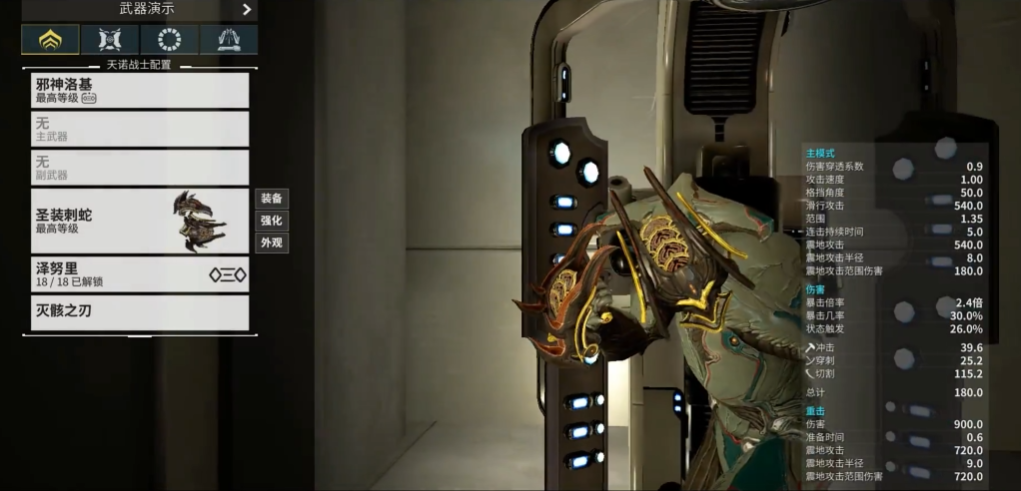Open the 强化 upgrade menu
1021x491 pixels.
coord(271,221)
